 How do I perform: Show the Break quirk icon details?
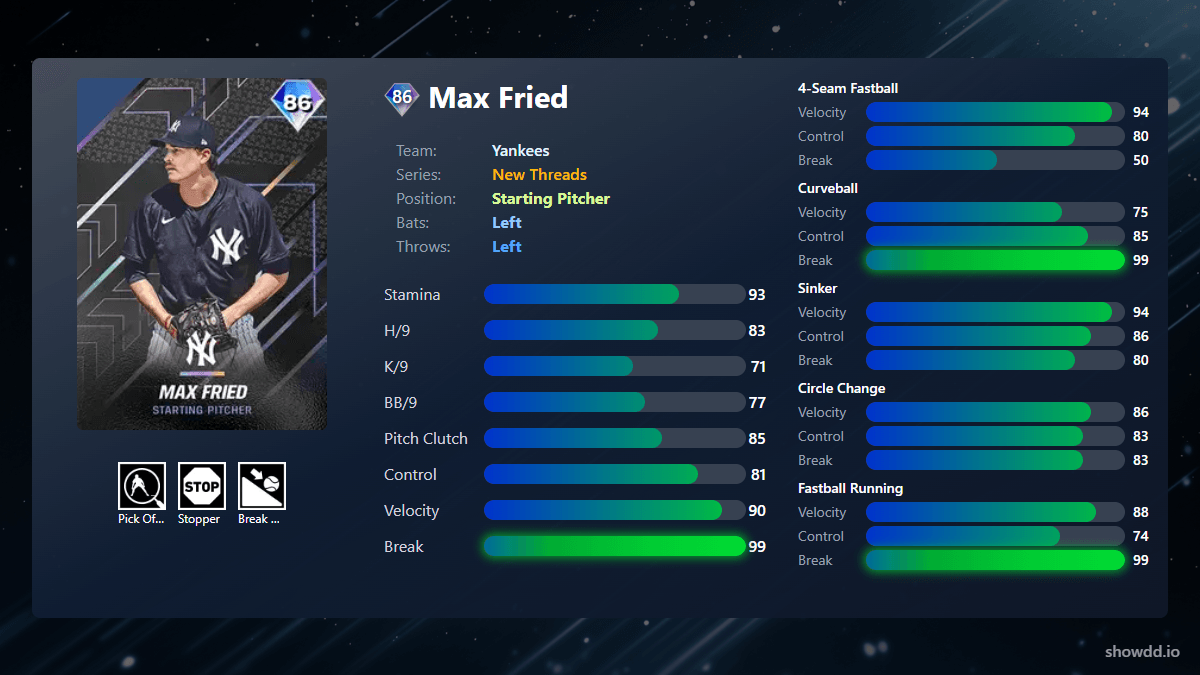[x=262, y=486]
